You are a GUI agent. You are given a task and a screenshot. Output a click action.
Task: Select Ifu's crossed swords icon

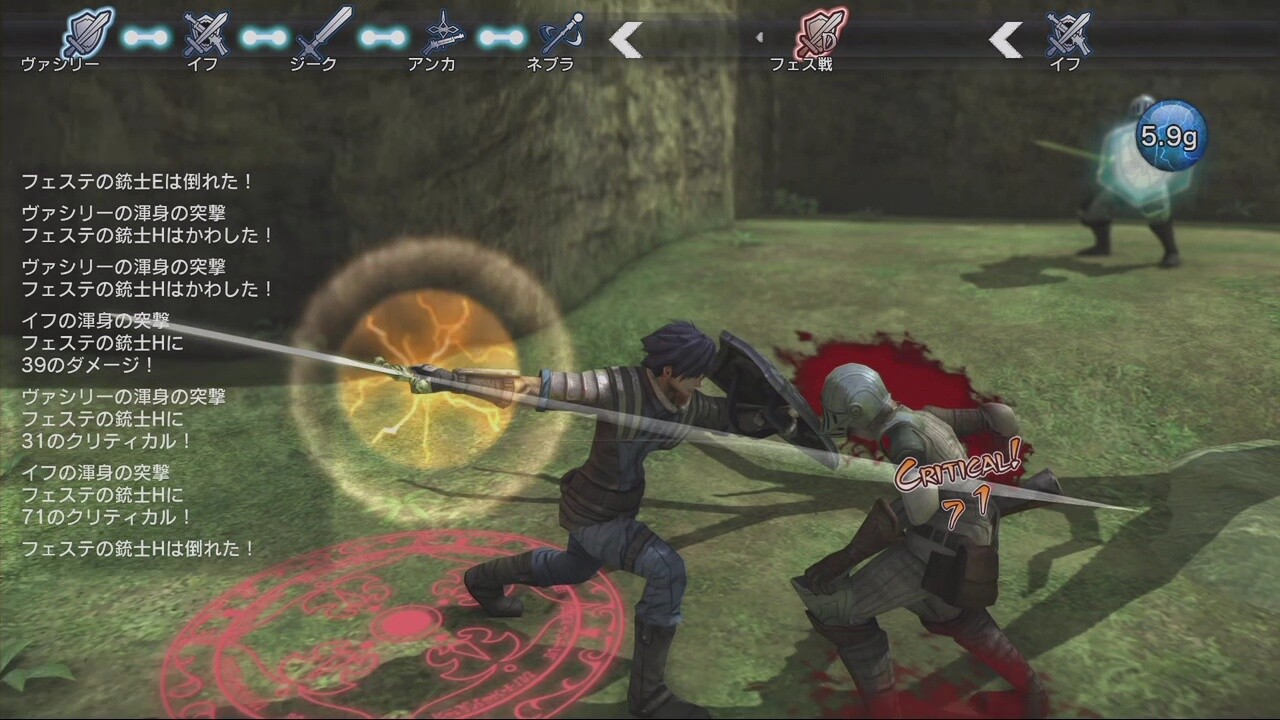tap(205, 33)
